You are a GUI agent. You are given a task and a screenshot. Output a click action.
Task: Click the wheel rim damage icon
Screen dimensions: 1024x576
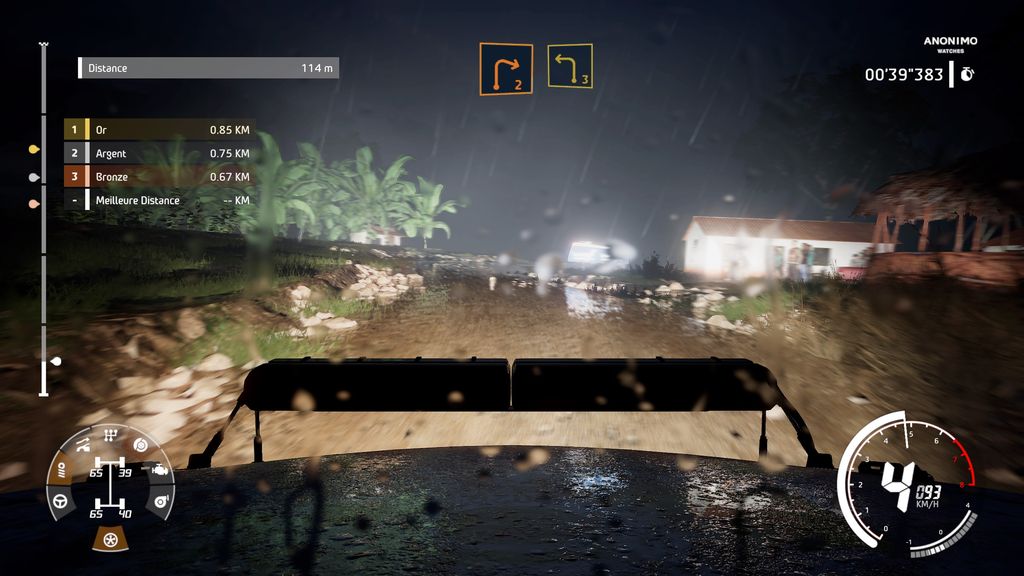point(109,540)
